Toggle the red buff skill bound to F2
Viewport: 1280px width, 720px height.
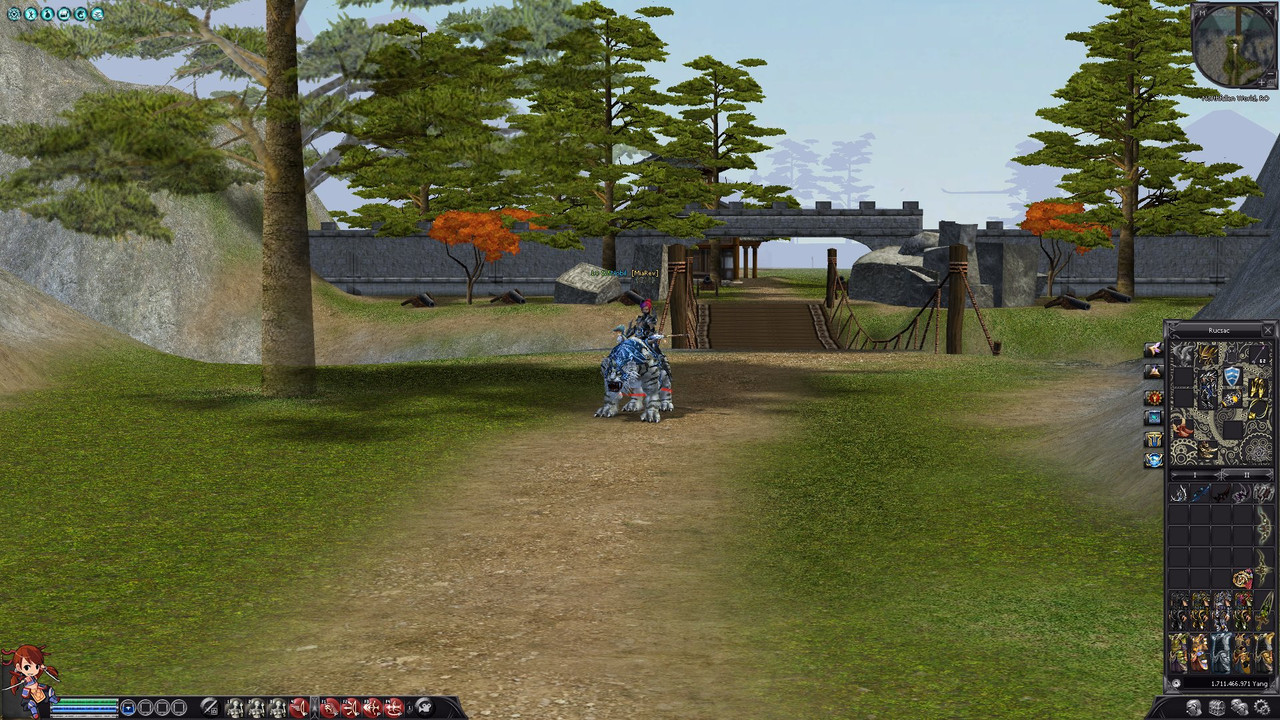(350, 709)
